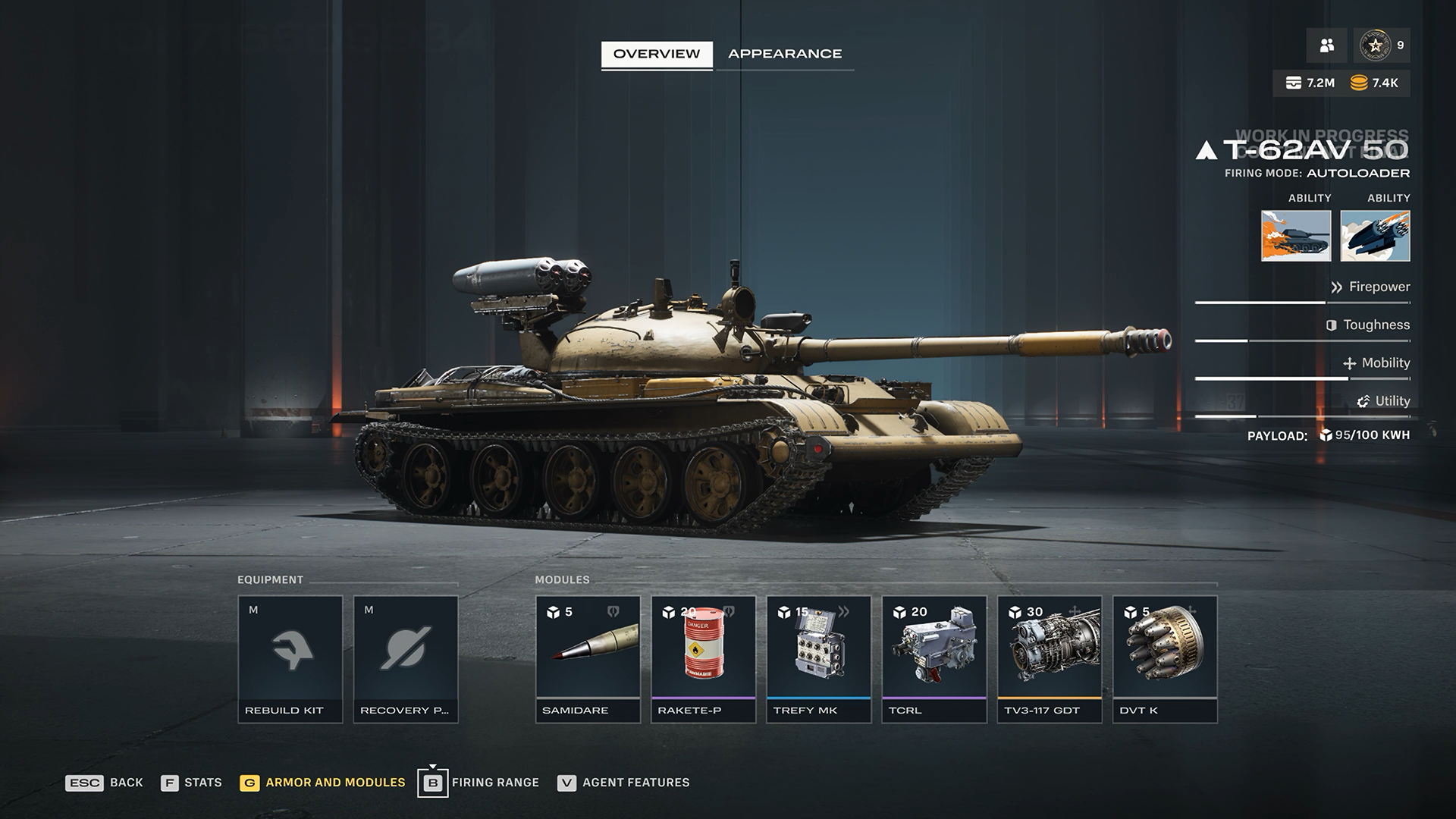Go back to the previous screen
The width and height of the screenshot is (1456, 819).
tap(105, 783)
